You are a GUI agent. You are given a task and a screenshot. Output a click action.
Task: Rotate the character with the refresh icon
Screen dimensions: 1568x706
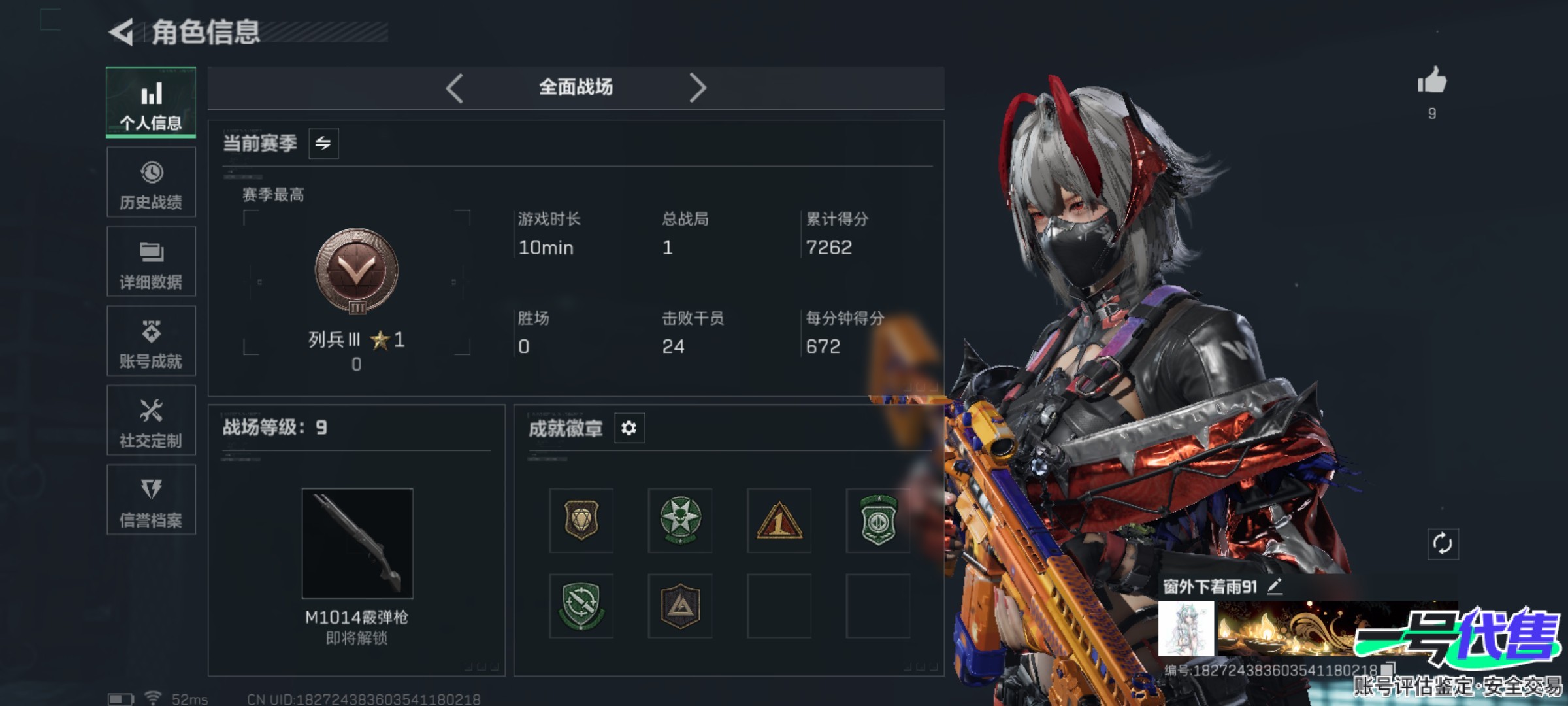(x=1442, y=544)
